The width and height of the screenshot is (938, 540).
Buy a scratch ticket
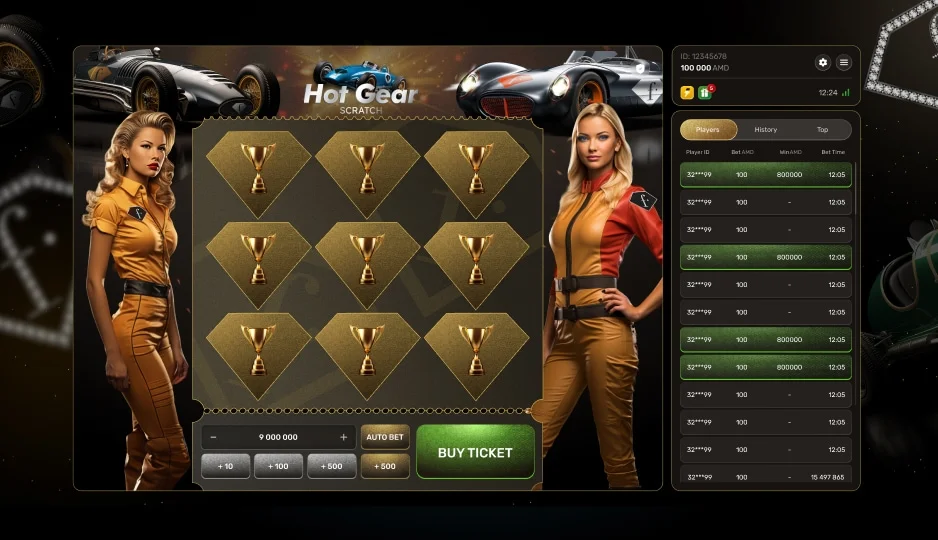475,452
